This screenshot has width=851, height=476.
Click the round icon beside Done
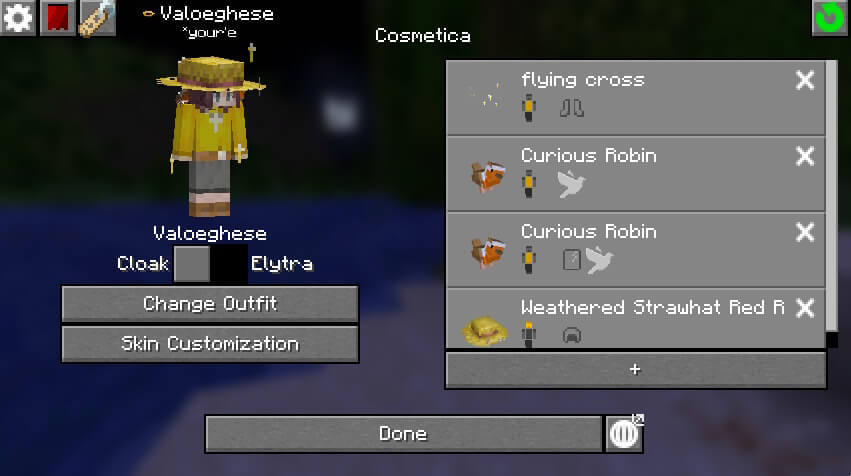click(625, 434)
